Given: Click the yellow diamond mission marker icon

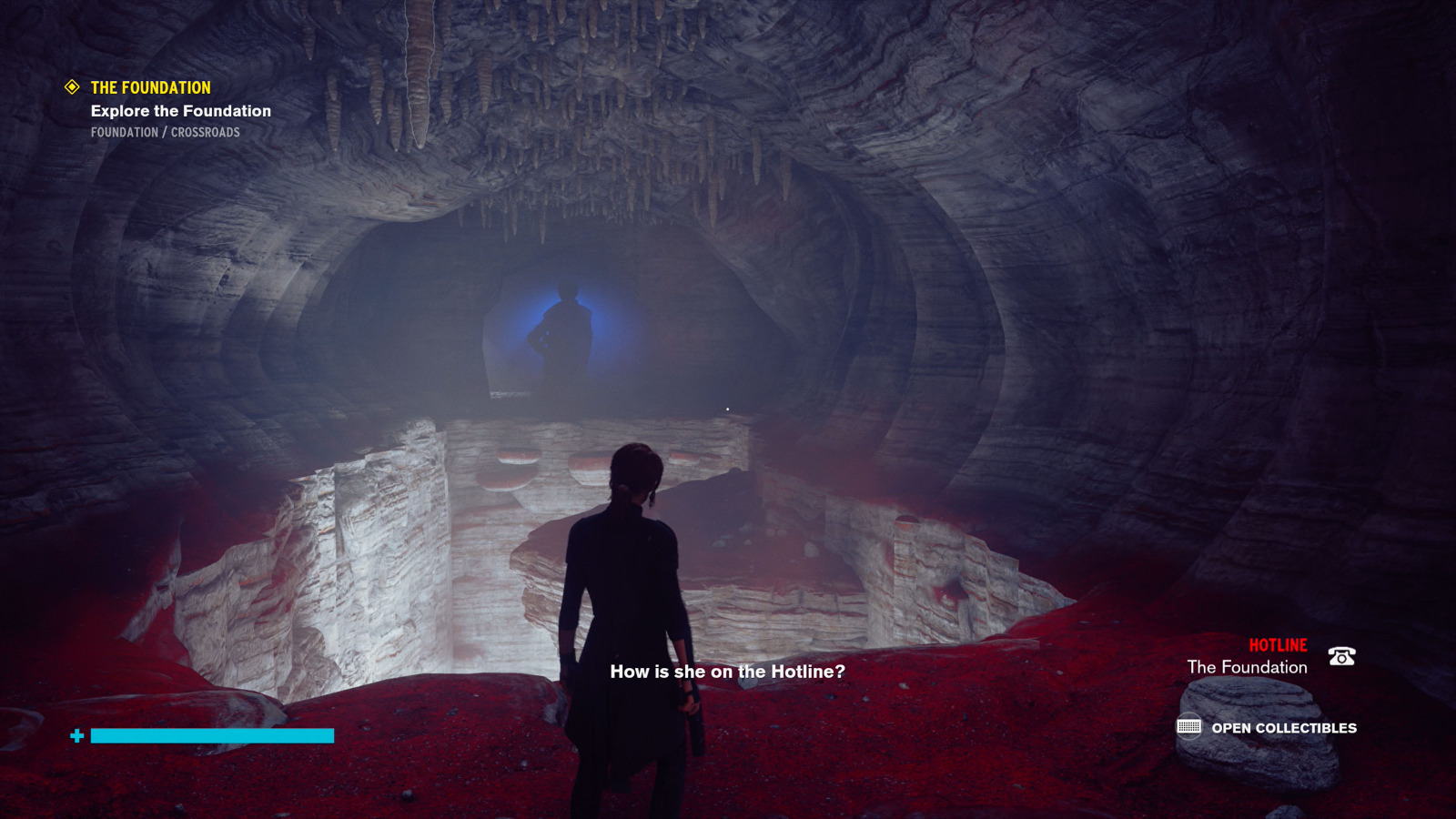Looking at the screenshot, I should [72, 87].
